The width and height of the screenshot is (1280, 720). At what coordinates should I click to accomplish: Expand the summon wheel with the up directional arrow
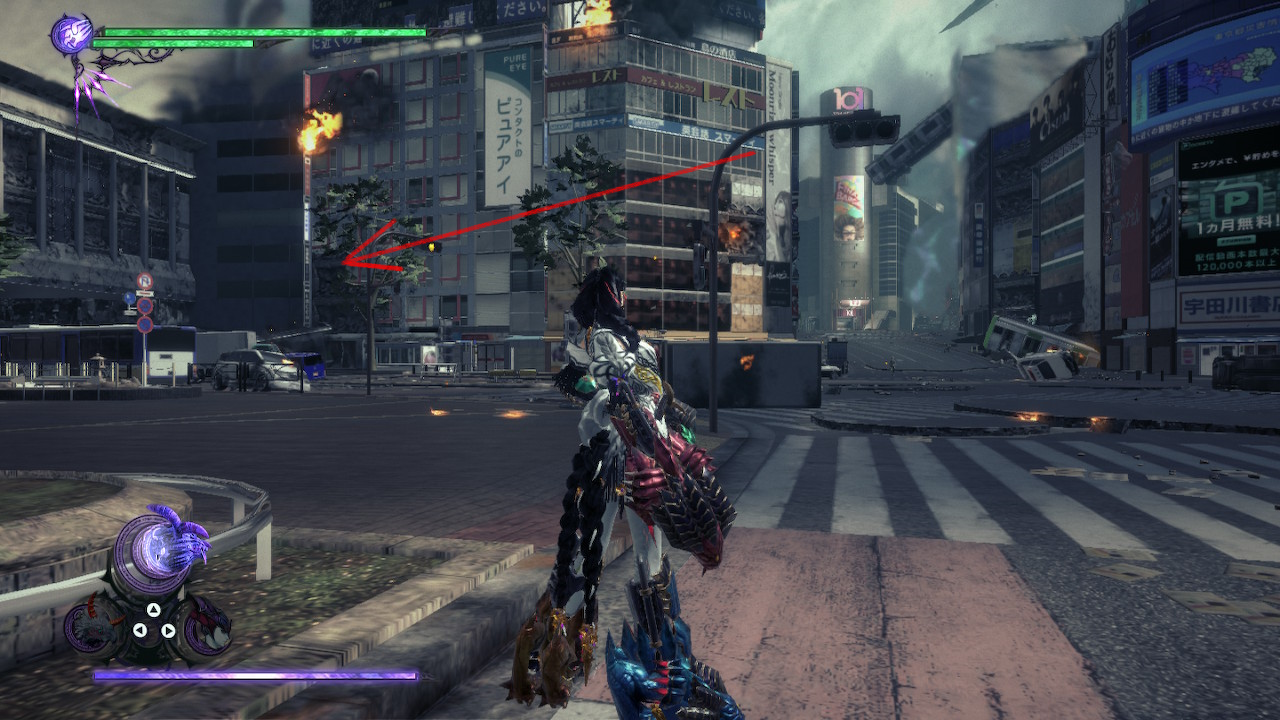pos(153,610)
